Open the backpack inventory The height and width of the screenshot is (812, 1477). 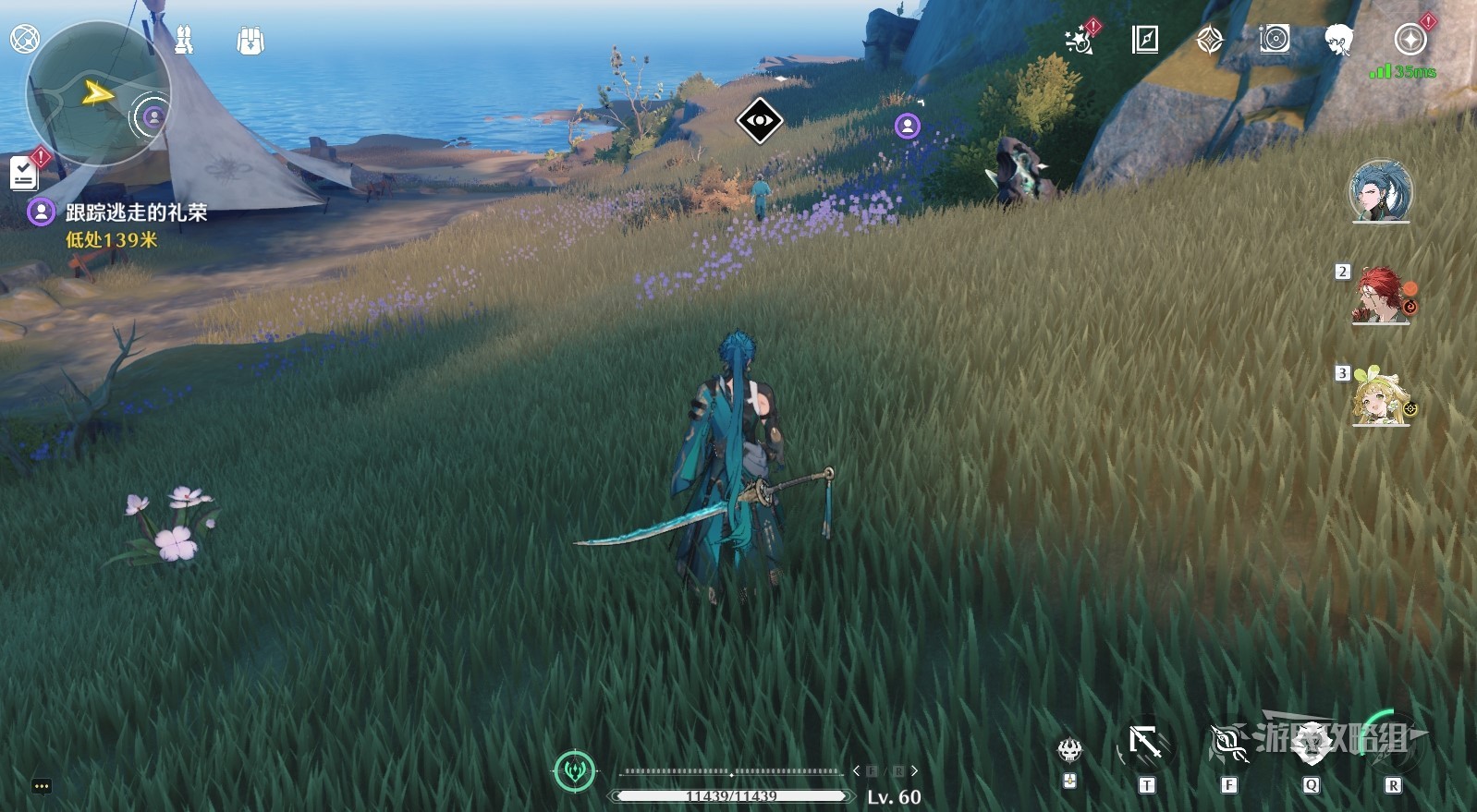pyautogui.click(x=250, y=41)
